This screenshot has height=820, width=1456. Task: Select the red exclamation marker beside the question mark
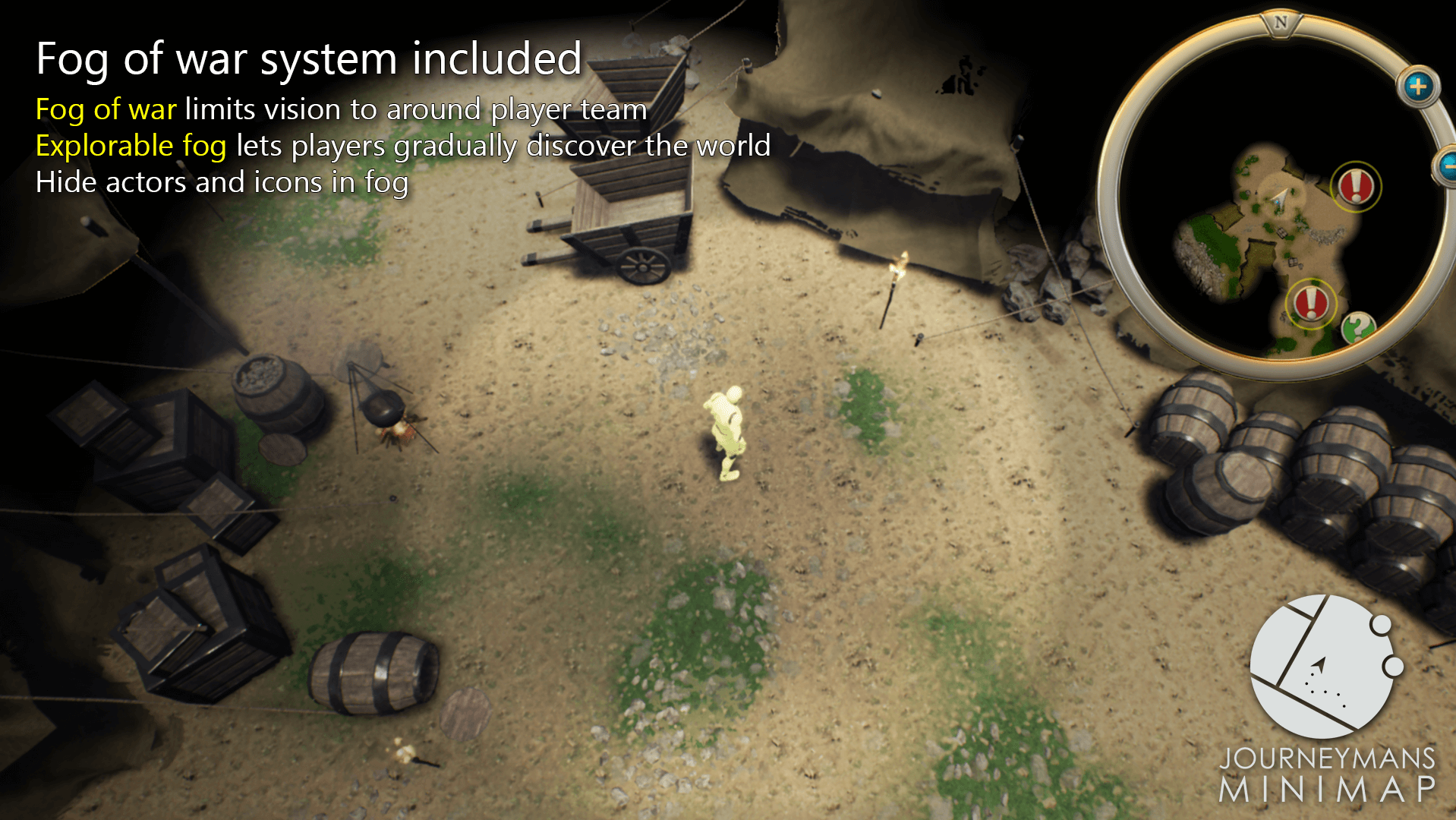(1310, 302)
